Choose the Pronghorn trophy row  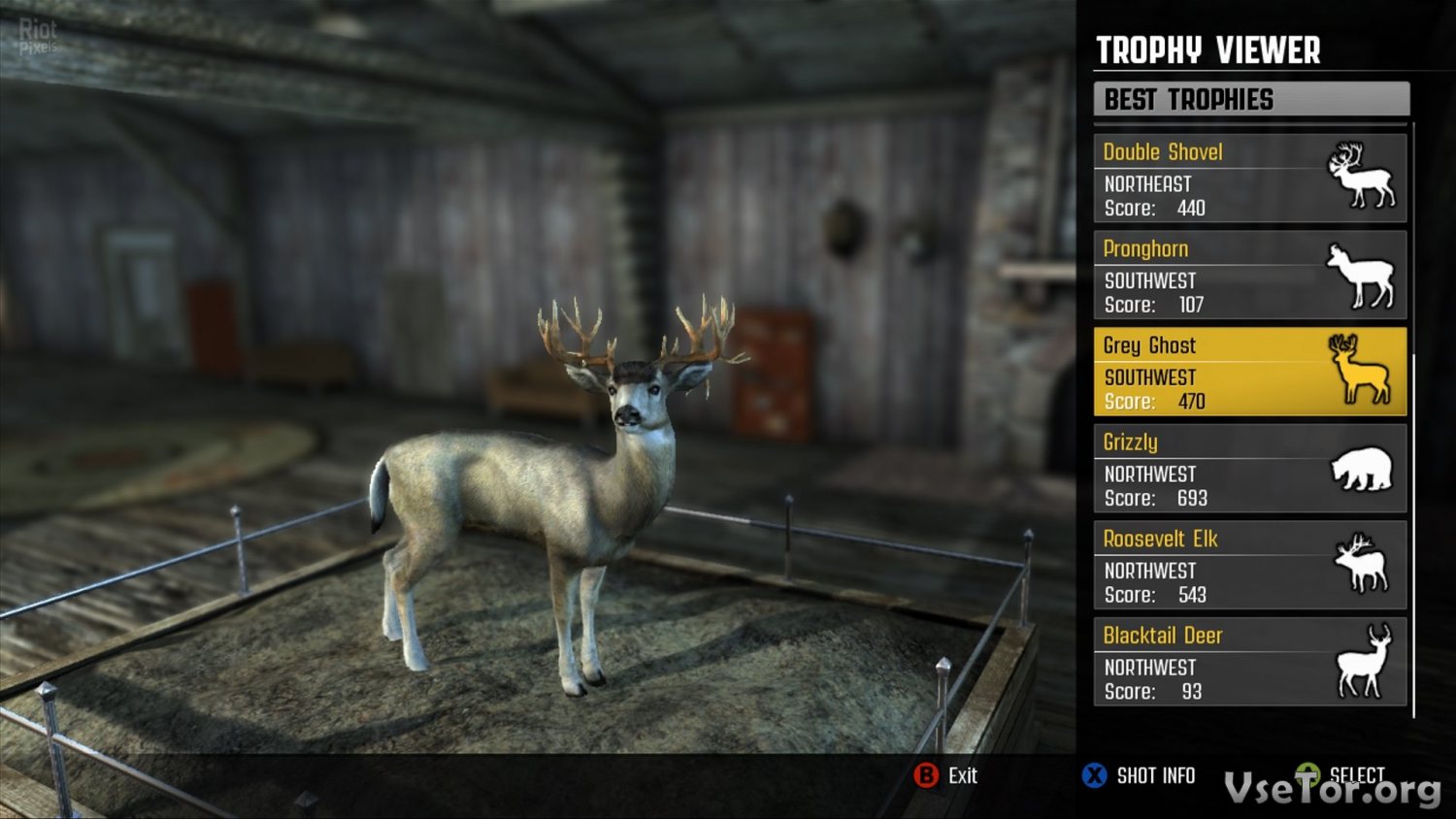coord(1249,276)
